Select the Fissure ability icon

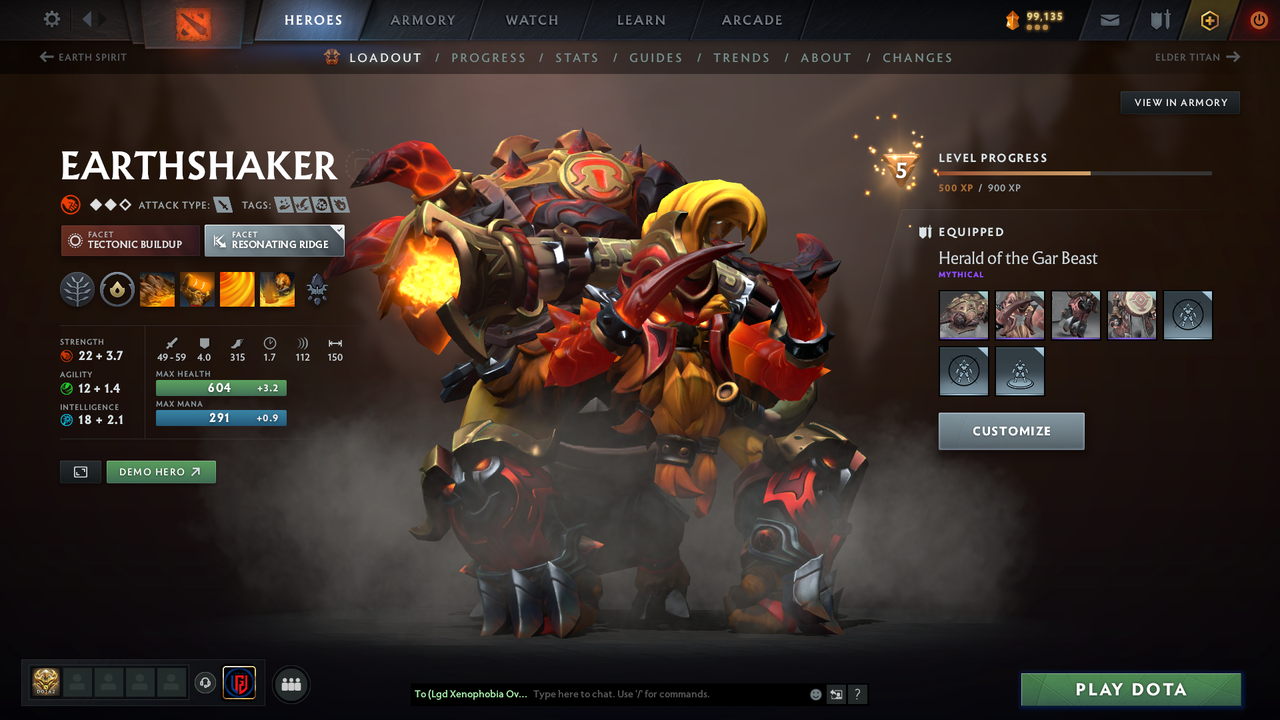click(x=157, y=289)
